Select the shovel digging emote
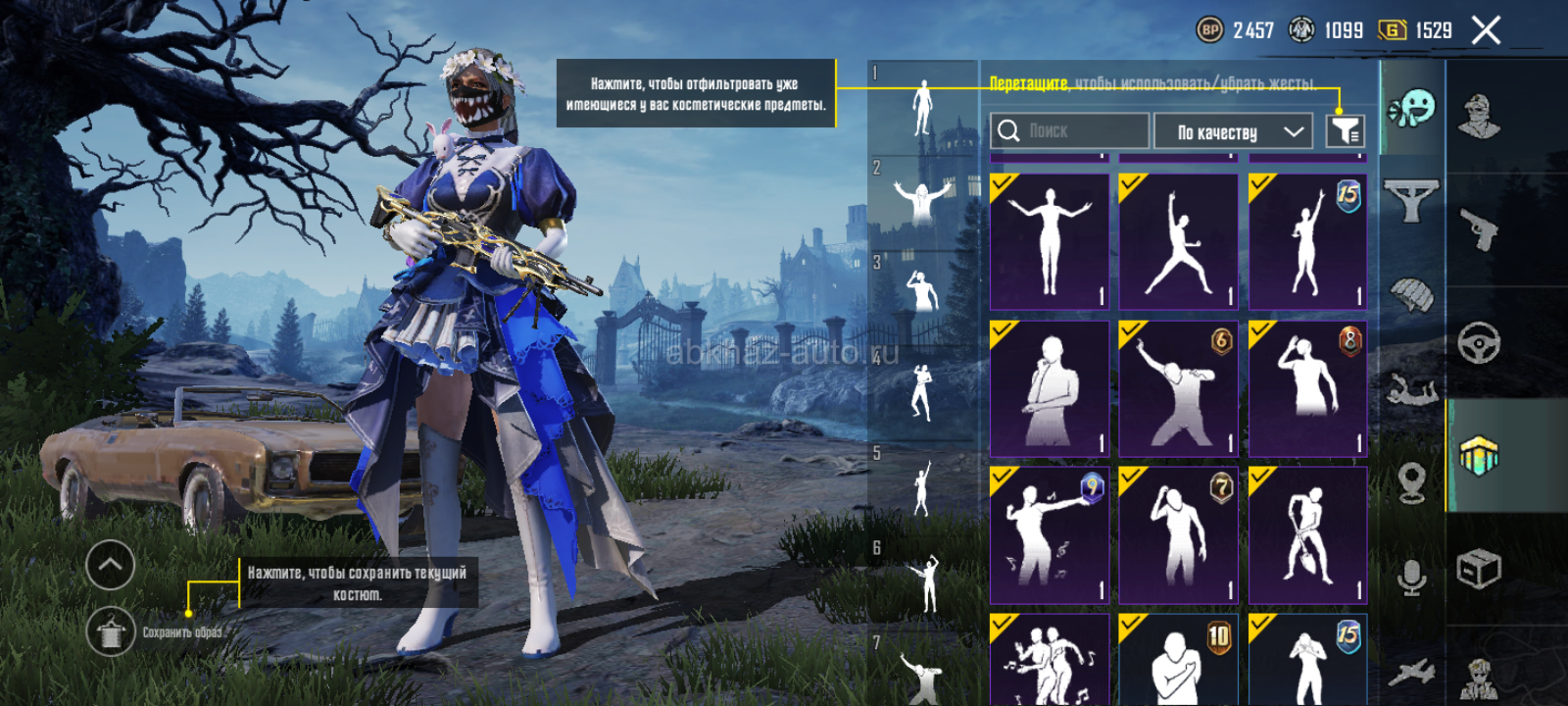The width and height of the screenshot is (1568, 706). tap(1307, 535)
